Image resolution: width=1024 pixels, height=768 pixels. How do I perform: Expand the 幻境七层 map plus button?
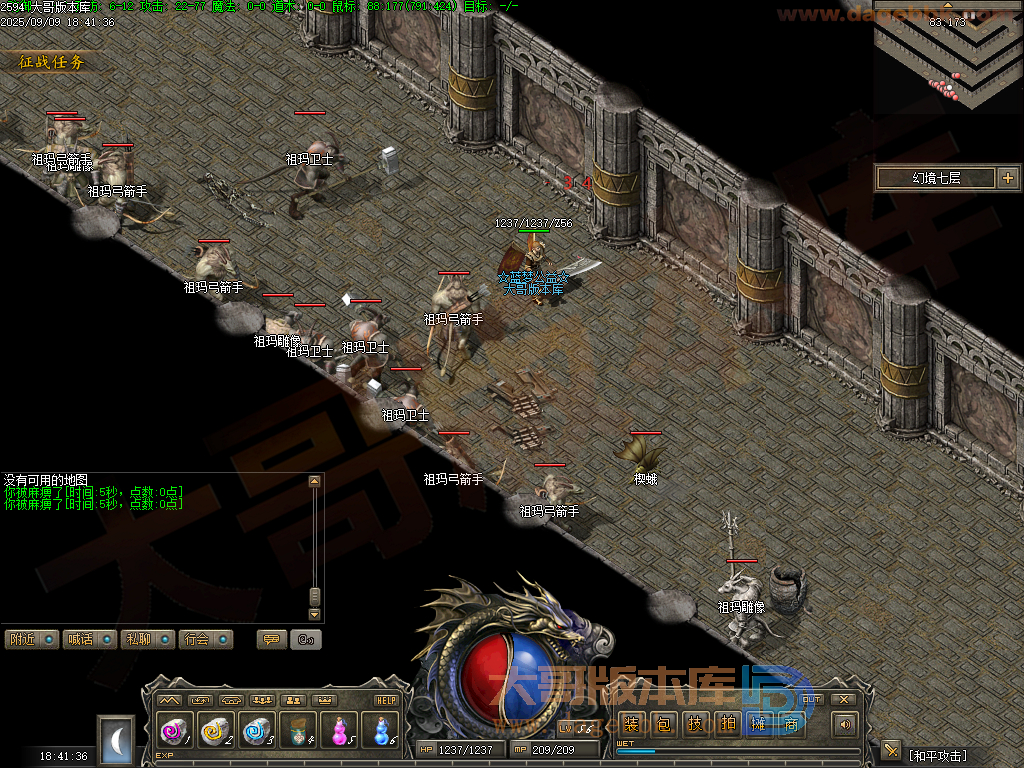[1007, 179]
